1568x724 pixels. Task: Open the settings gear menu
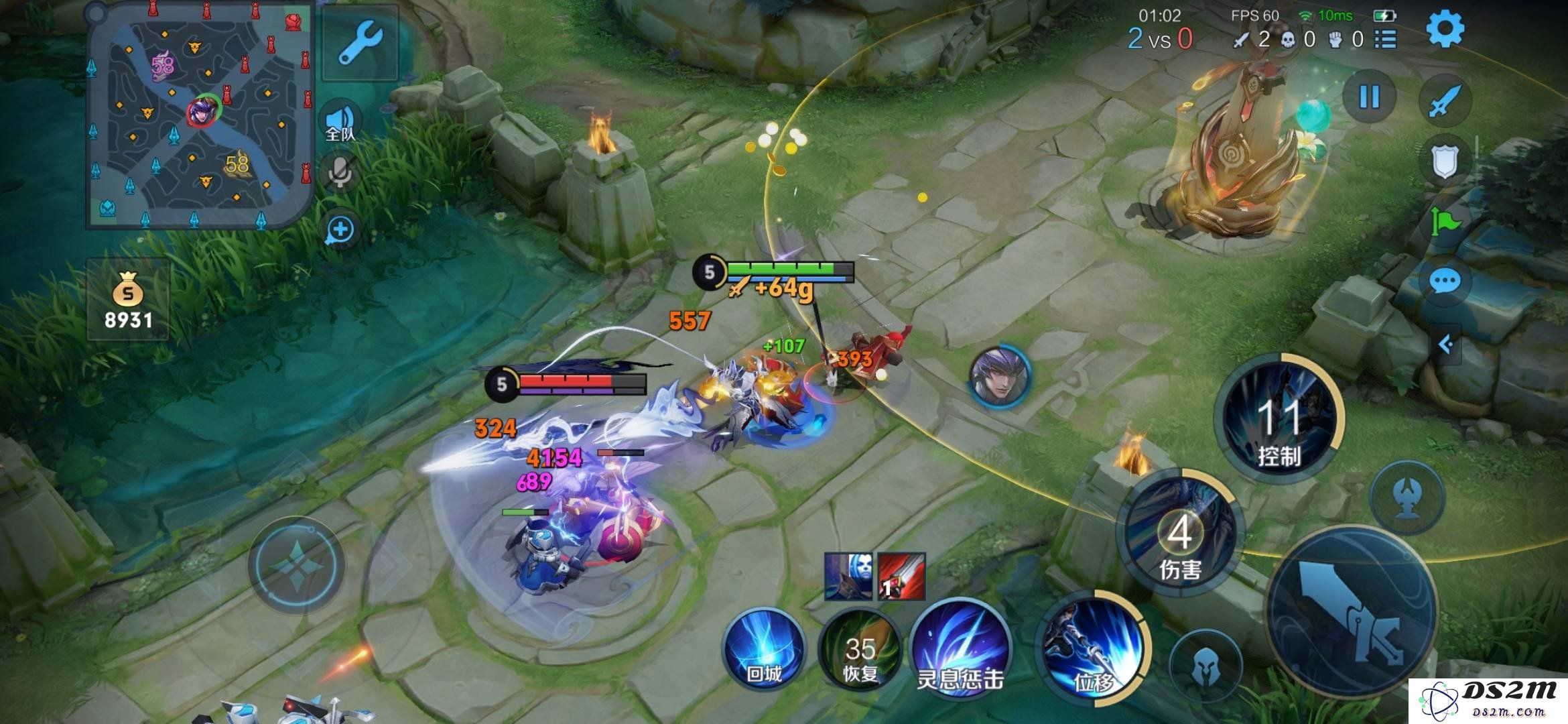1445,29
